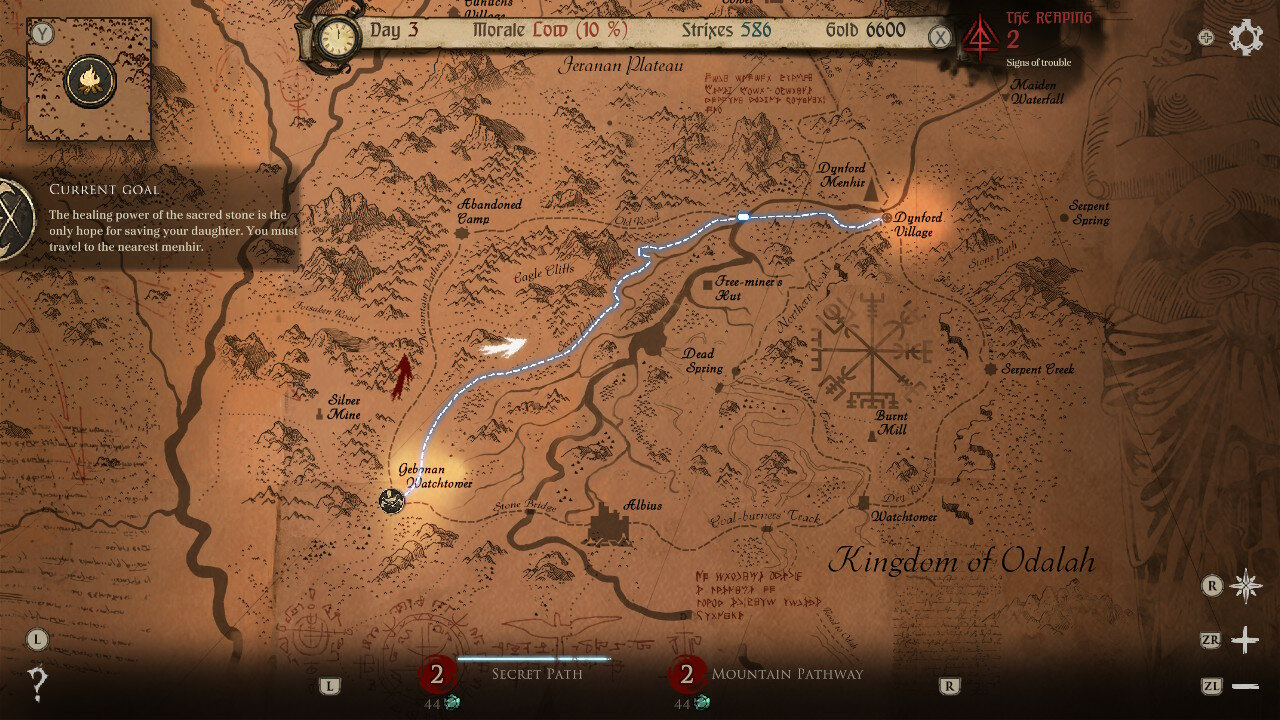Choose the Serpent Creek location
Screen dimensions: 1280x720
991,369
